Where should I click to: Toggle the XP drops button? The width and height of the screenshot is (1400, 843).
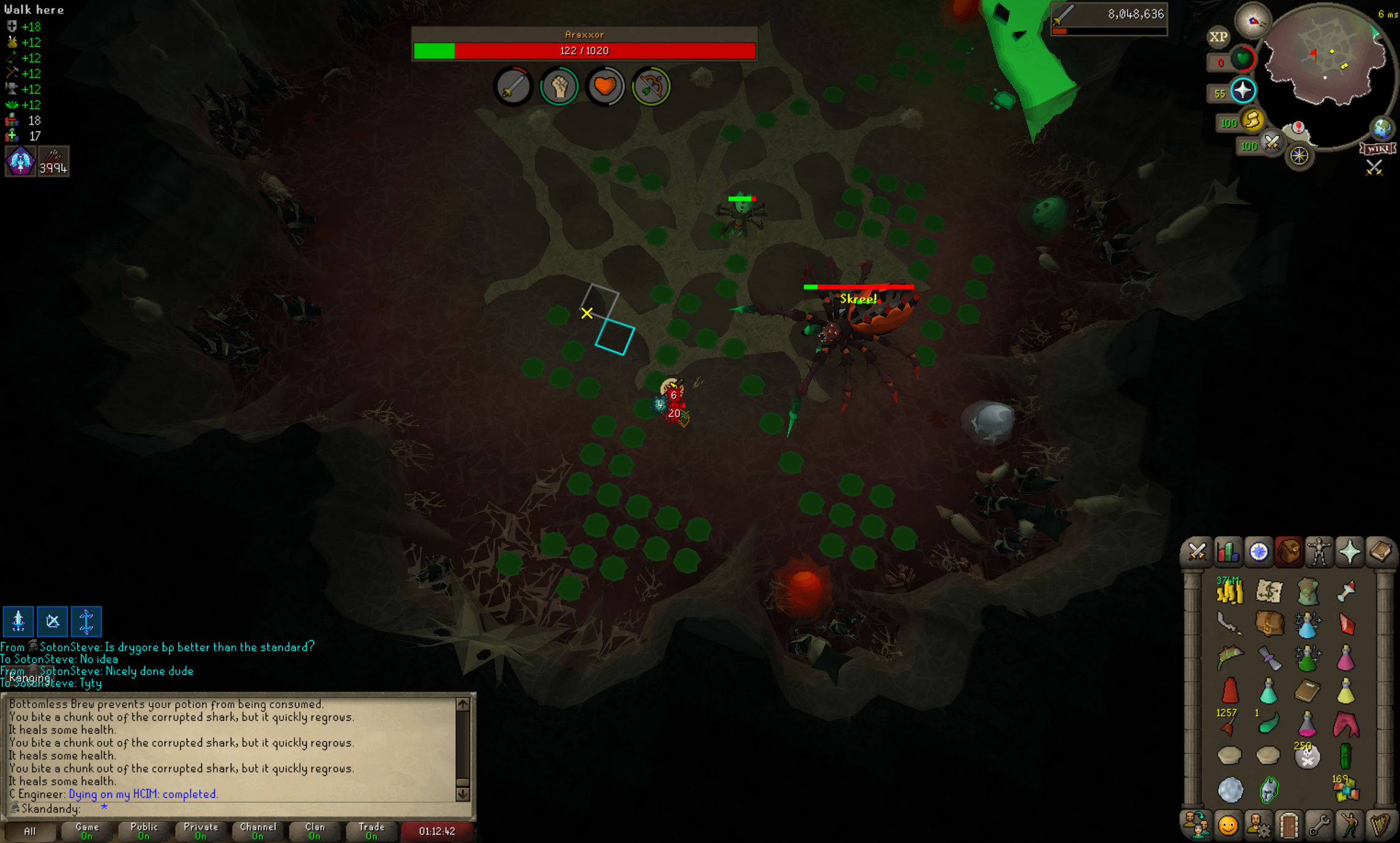click(x=1218, y=37)
